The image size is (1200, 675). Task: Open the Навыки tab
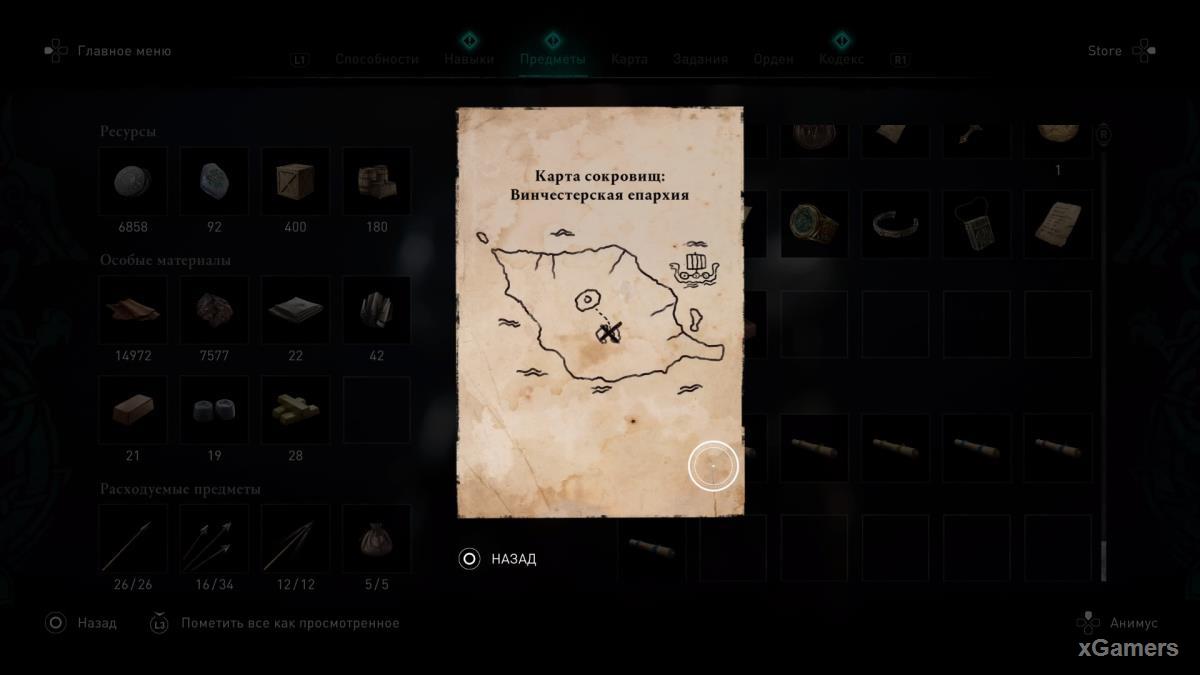click(469, 59)
